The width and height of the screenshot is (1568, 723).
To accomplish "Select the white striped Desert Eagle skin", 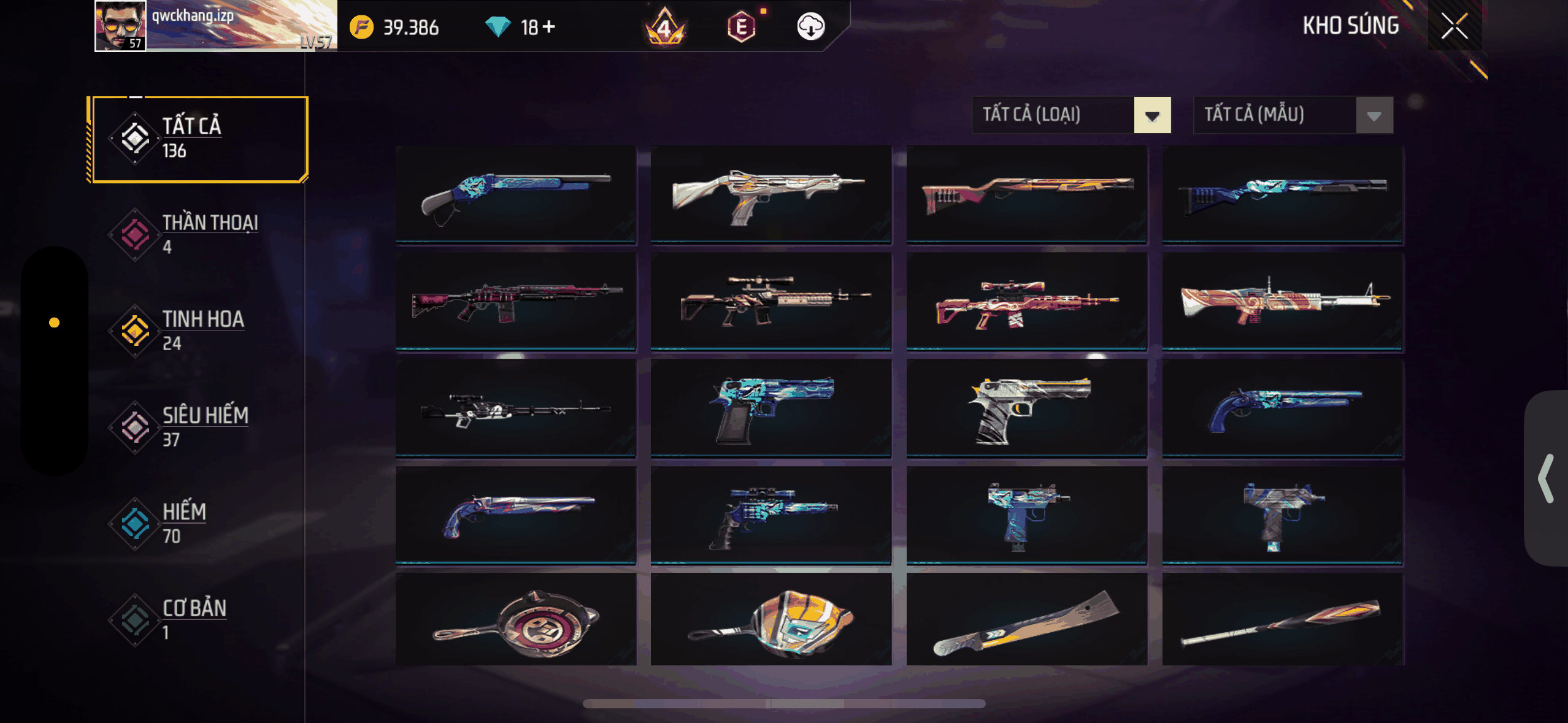I will (1026, 408).
